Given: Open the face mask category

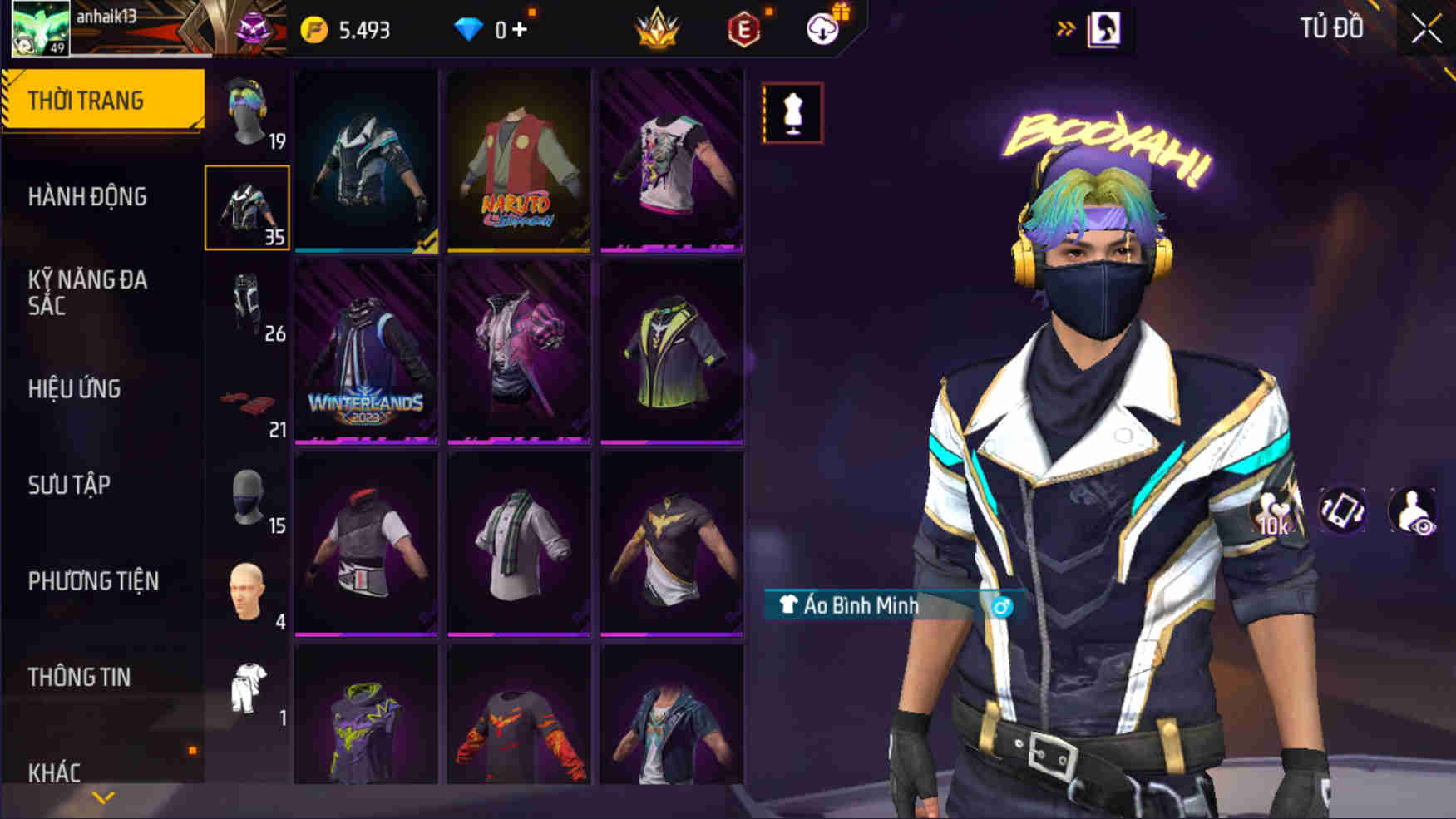Looking at the screenshot, I should 247,499.
